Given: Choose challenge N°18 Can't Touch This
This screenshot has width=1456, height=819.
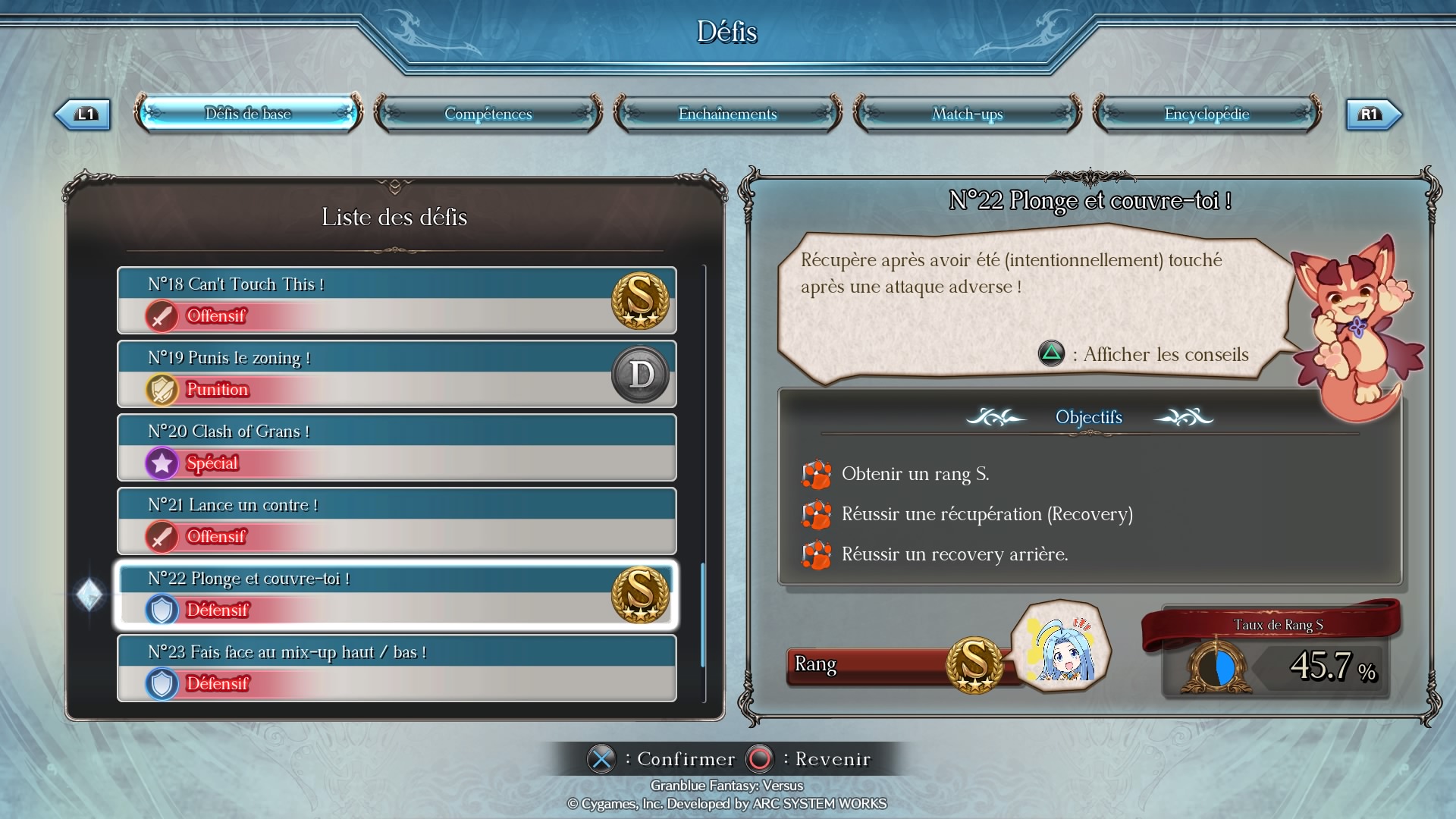Looking at the screenshot, I should [x=397, y=300].
